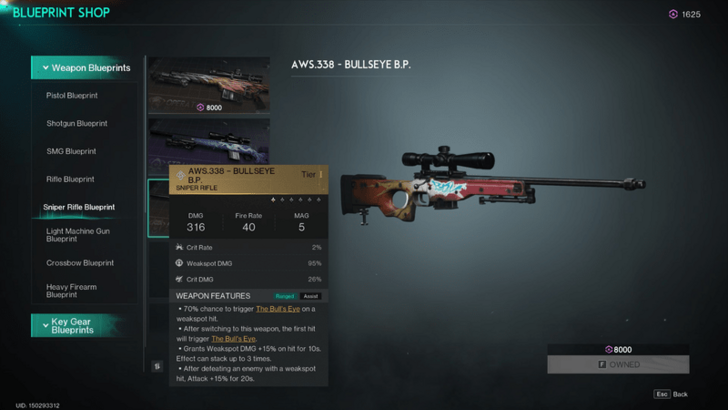
Task: Select the Ranged feature tag
Action: coord(284,296)
